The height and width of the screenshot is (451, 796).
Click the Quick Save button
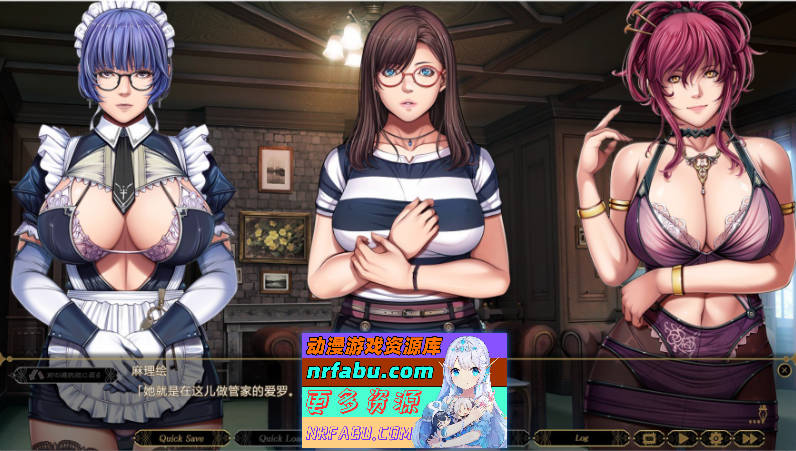click(x=182, y=437)
